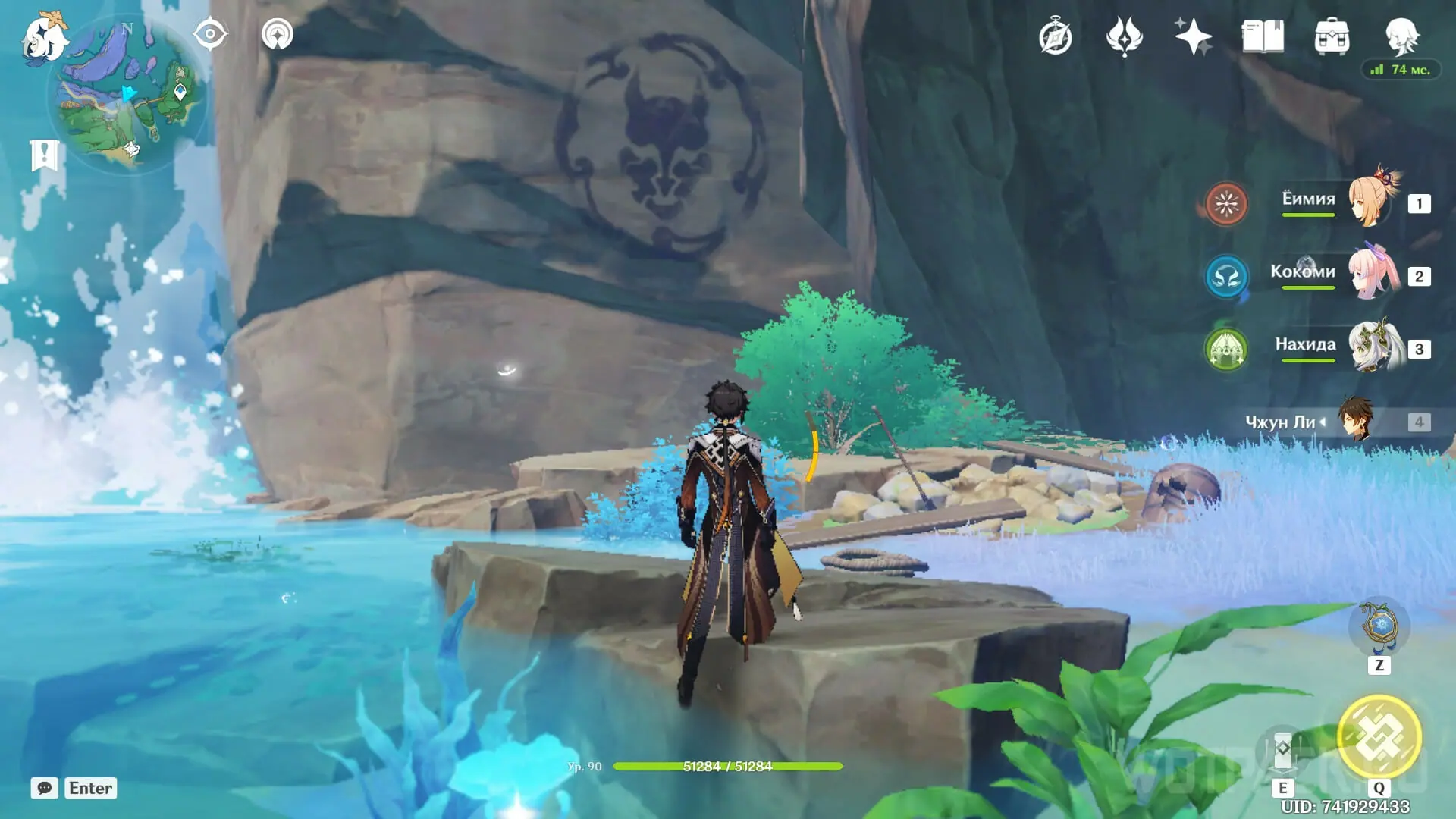
Task: Open quest tracker bookmark icon
Action: 45,155
